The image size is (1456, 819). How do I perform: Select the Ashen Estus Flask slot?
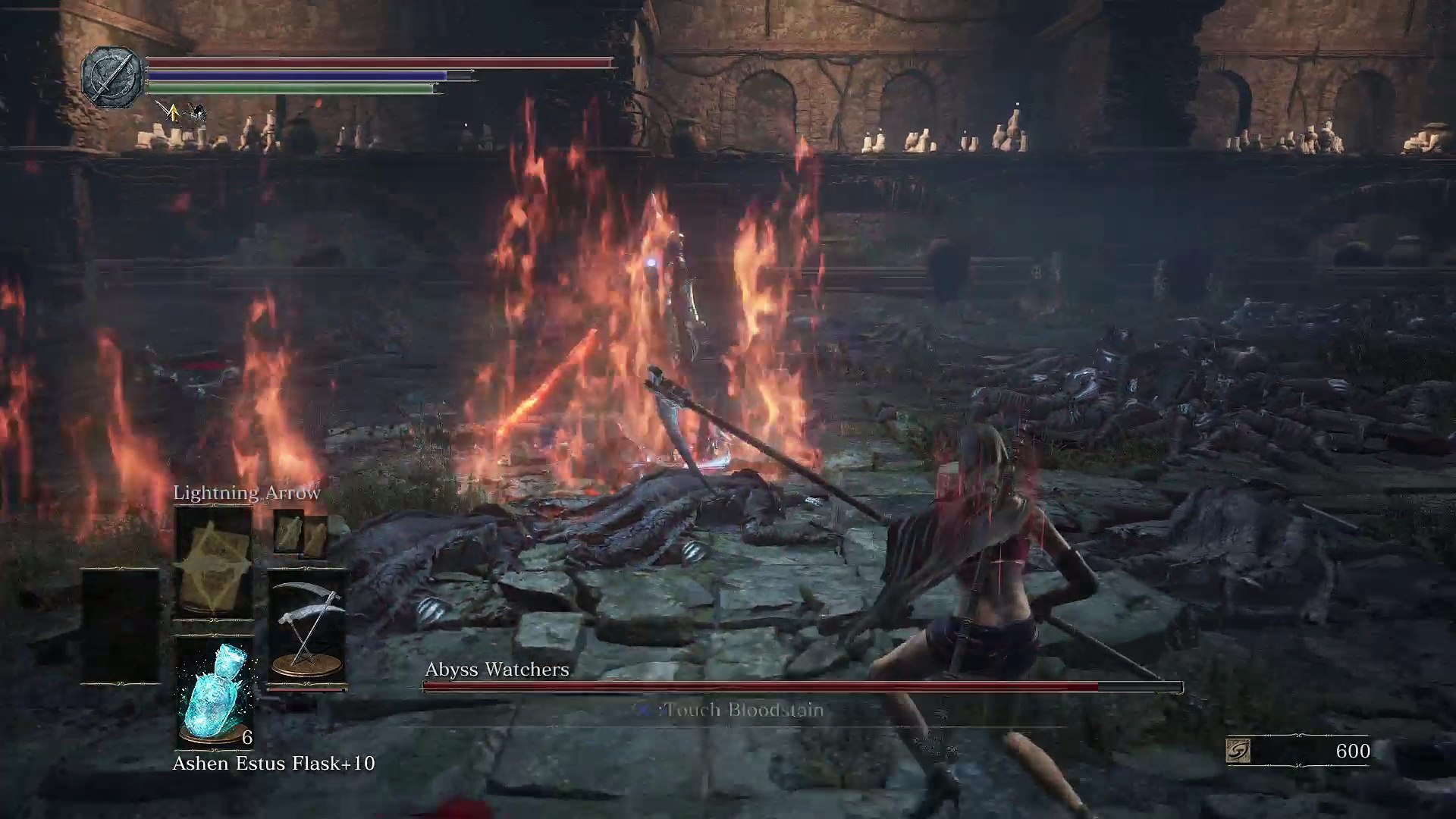pyautogui.click(x=214, y=692)
